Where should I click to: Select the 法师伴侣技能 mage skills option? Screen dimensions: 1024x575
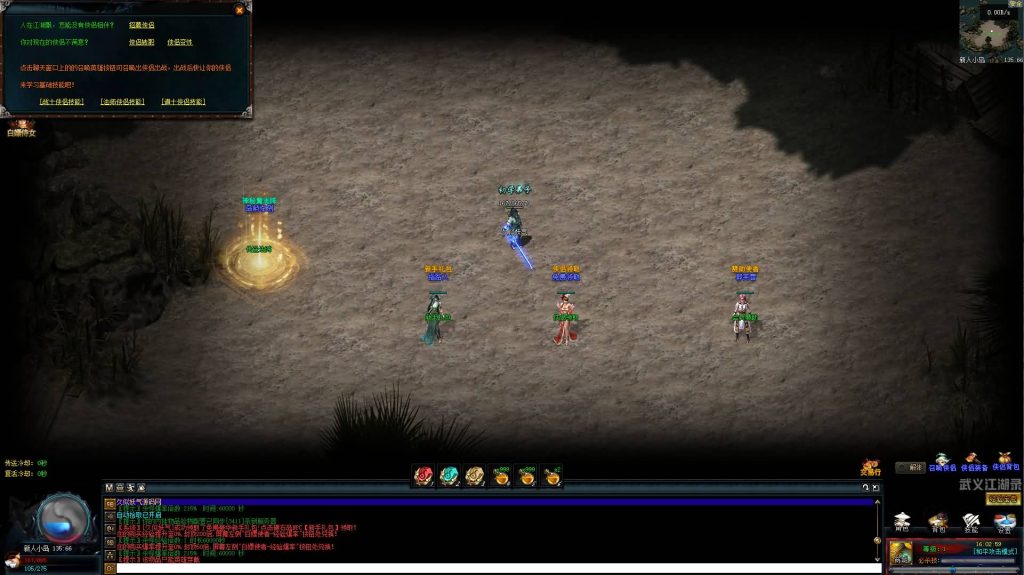click(x=122, y=102)
